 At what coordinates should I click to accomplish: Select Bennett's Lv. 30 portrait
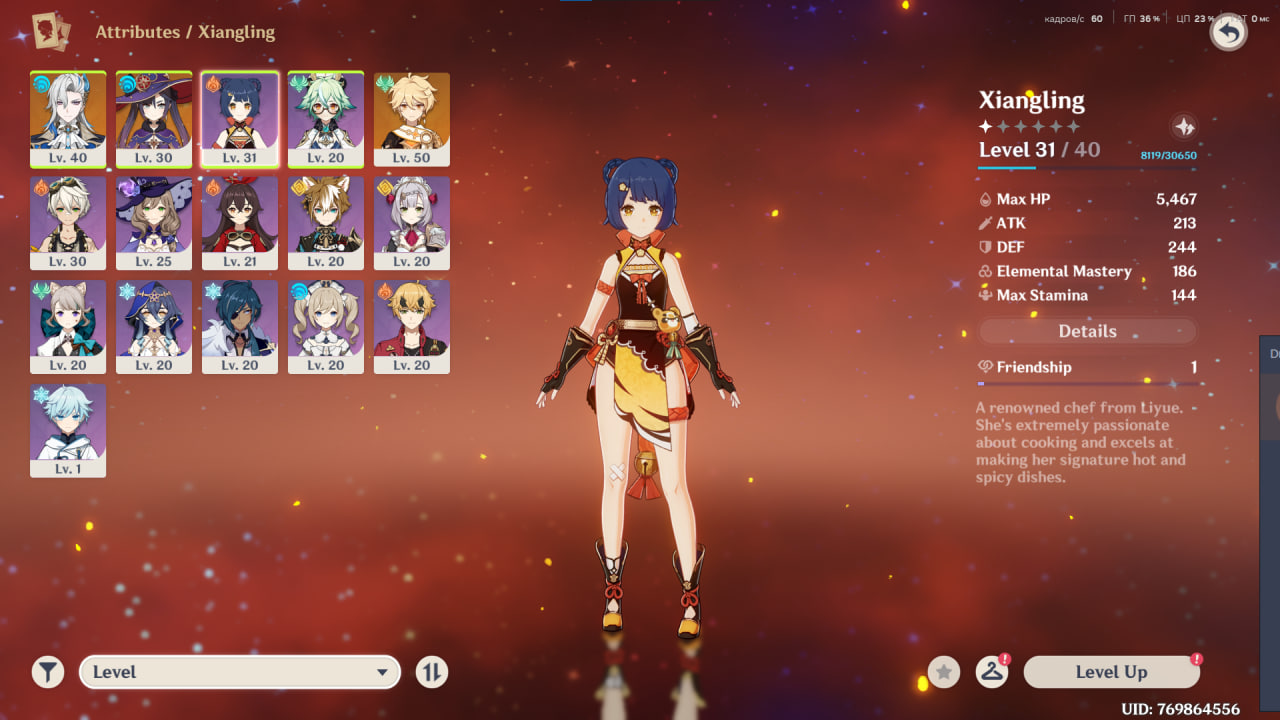(68, 223)
